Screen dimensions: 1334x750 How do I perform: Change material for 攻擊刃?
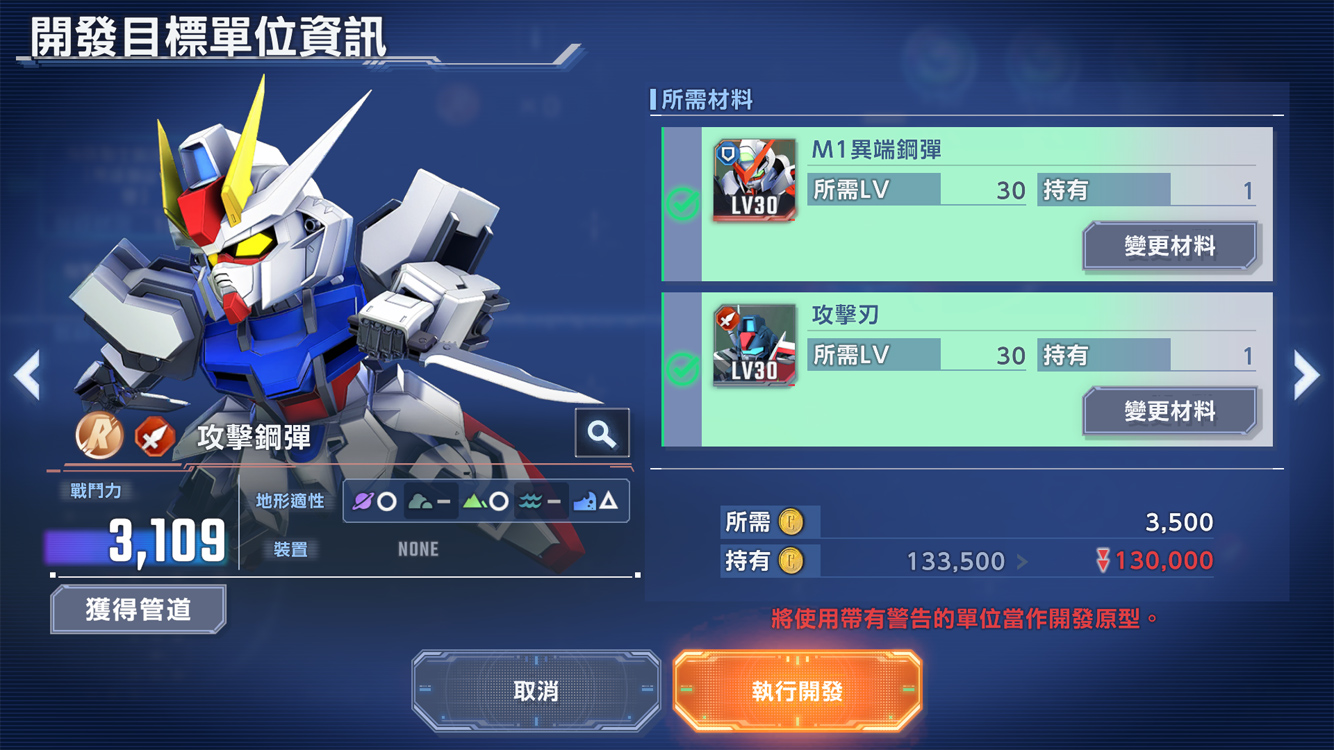coord(1169,411)
